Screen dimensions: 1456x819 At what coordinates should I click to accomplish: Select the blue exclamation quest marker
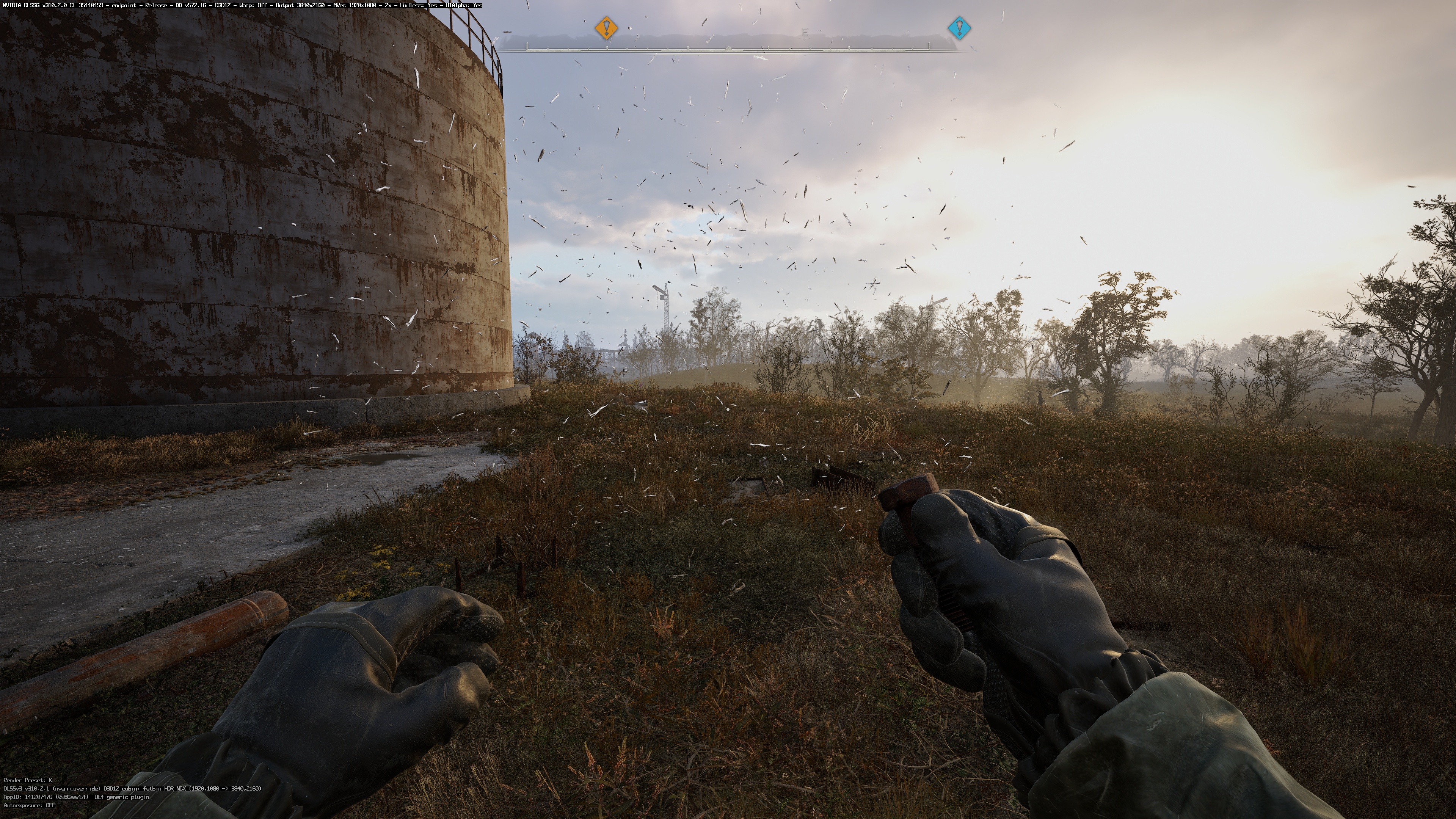click(x=959, y=27)
